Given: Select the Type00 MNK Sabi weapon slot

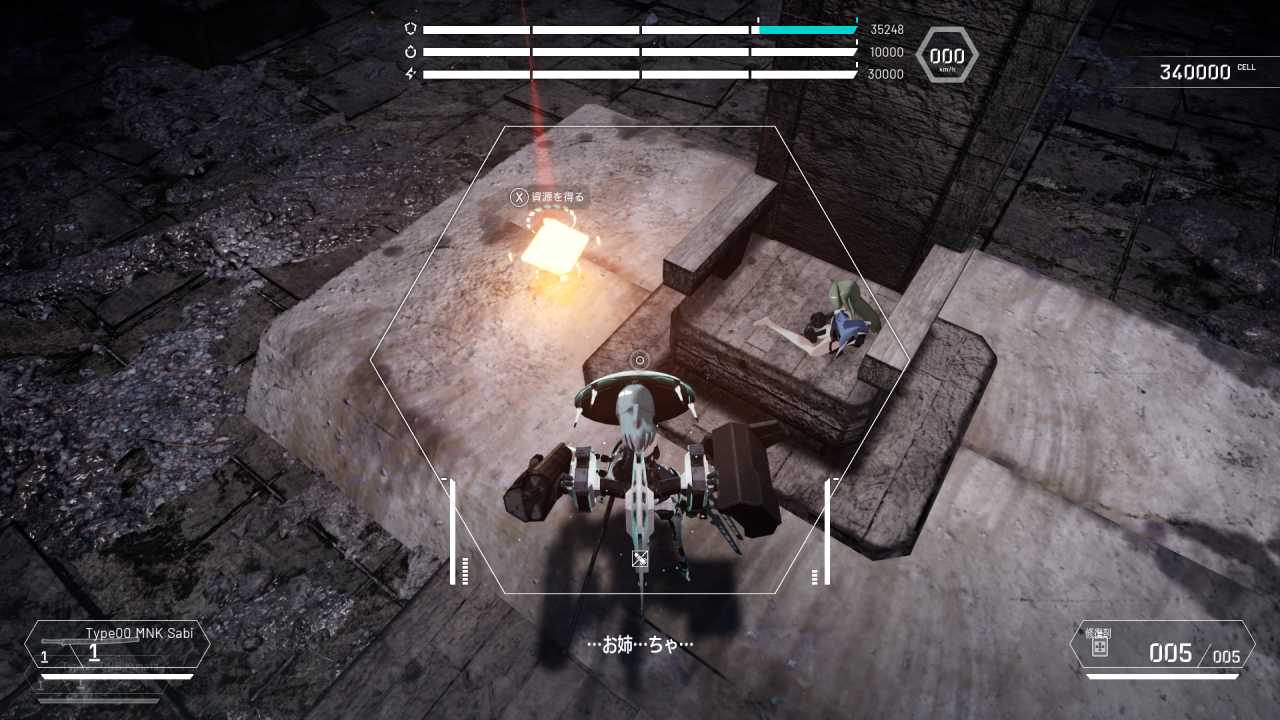Looking at the screenshot, I should tap(117, 645).
